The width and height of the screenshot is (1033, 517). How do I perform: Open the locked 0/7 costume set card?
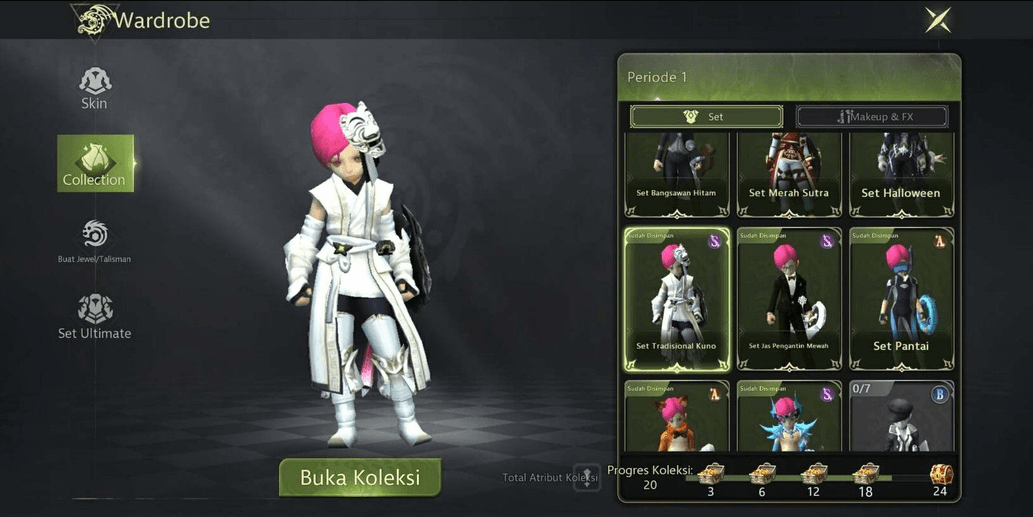[900, 415]
